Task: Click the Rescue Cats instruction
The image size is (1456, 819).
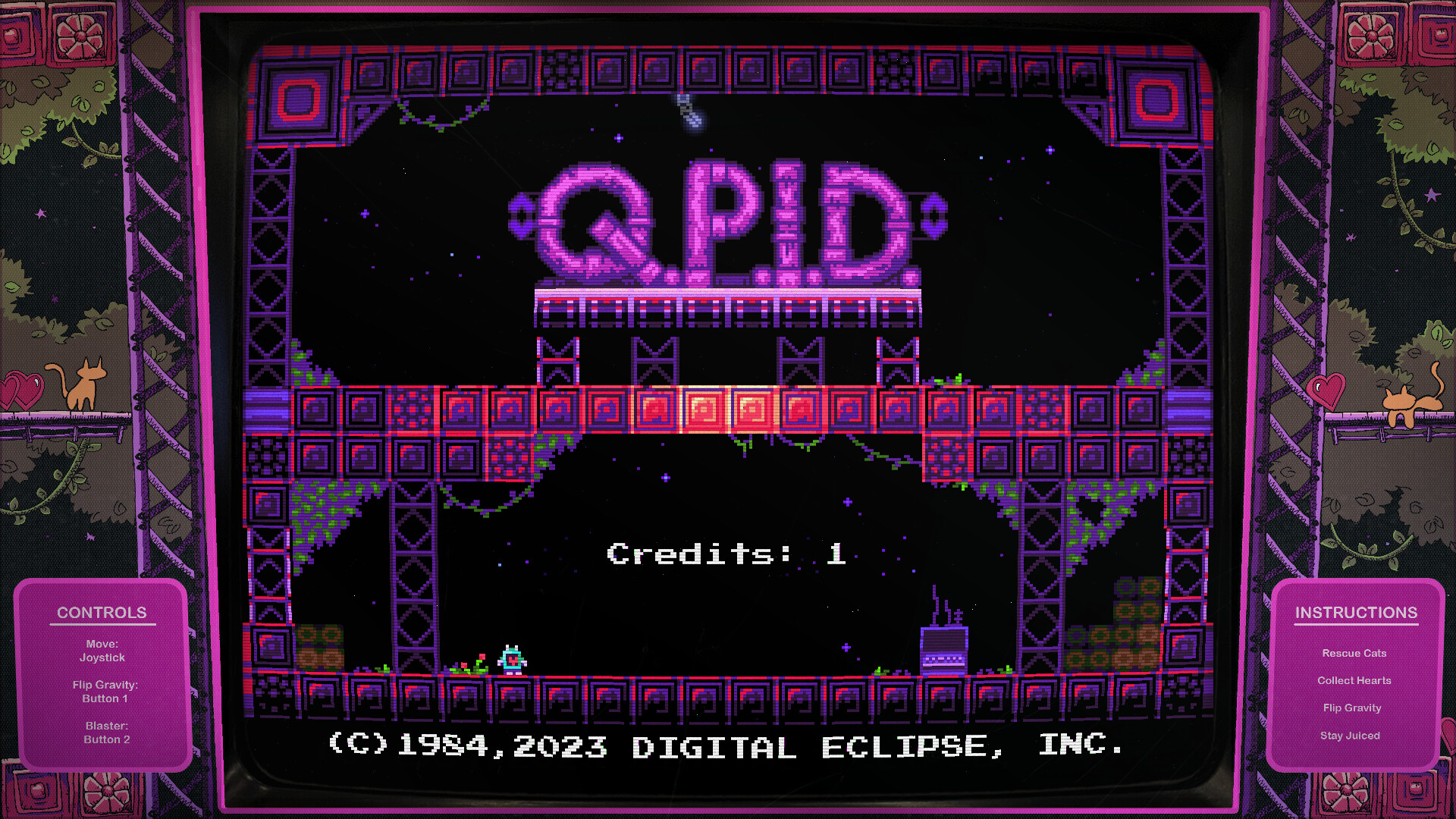Action: click(1354, 653)
